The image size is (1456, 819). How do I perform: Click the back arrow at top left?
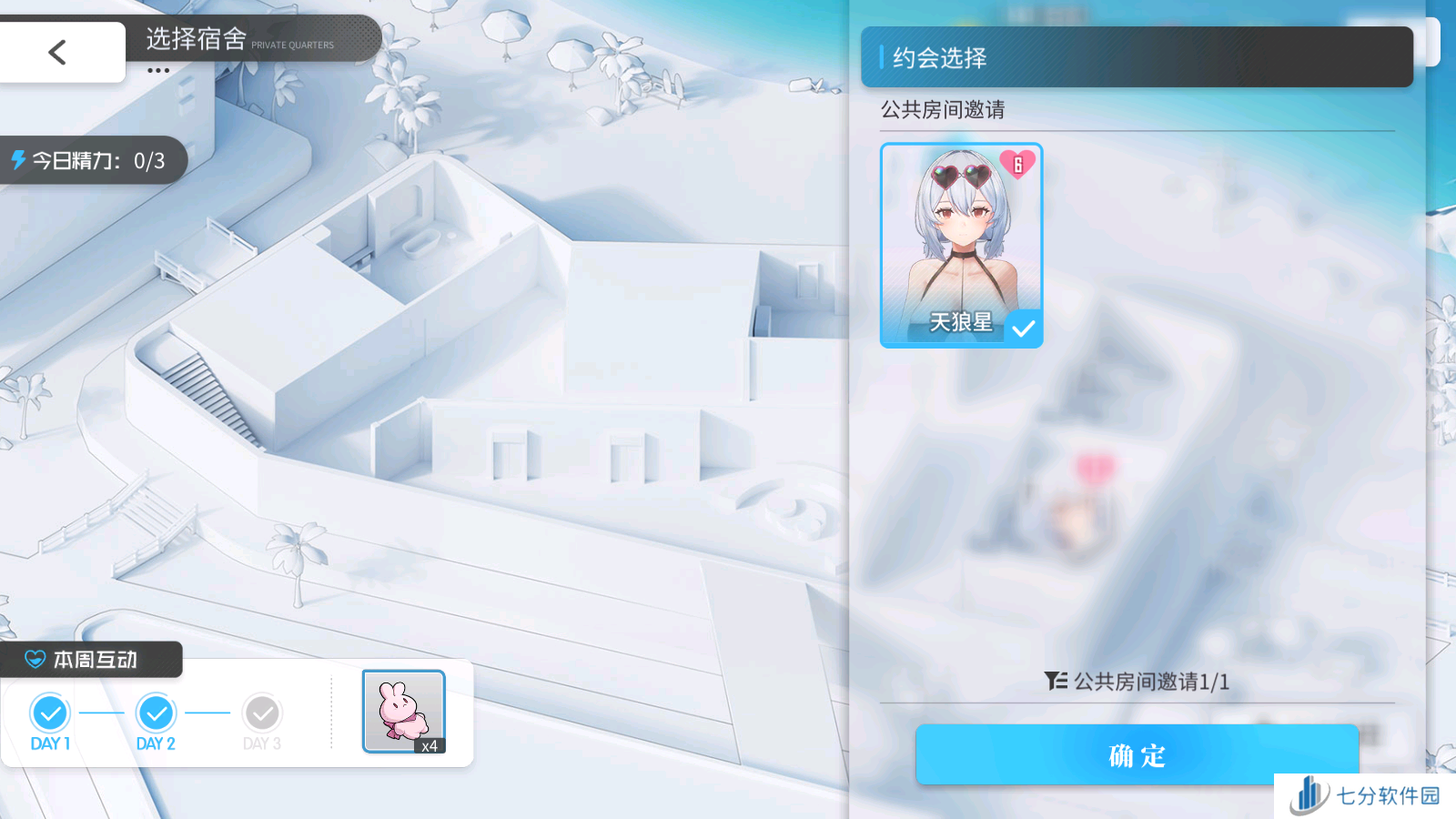pos(57,52)
